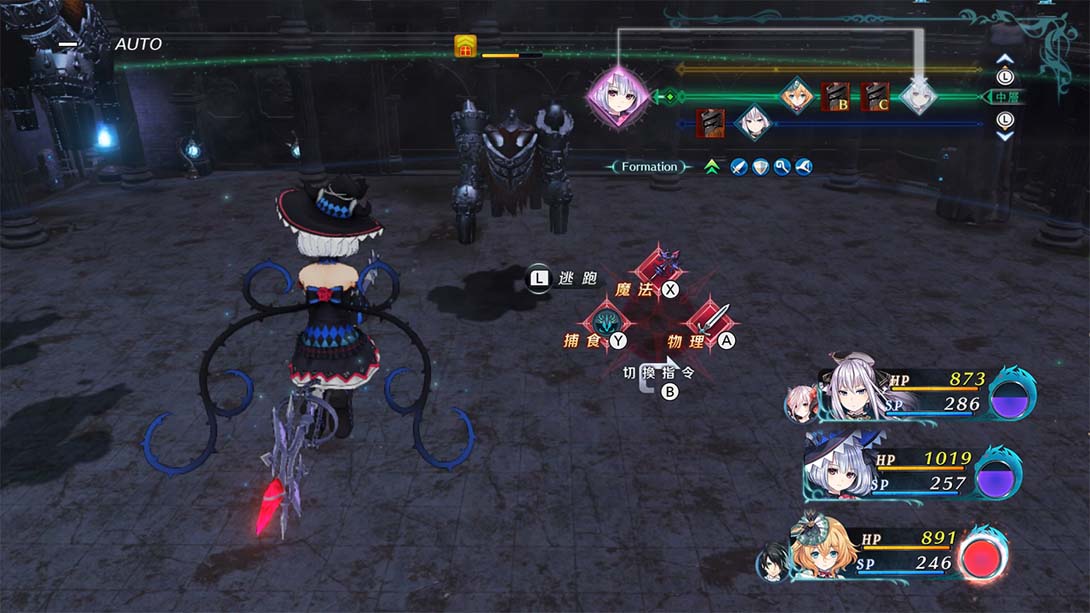Image resolution: width=1090 pixels, height=613 pixels.
Task: Choose 逃跑 to flee the battle
Action: coord(563,279)
